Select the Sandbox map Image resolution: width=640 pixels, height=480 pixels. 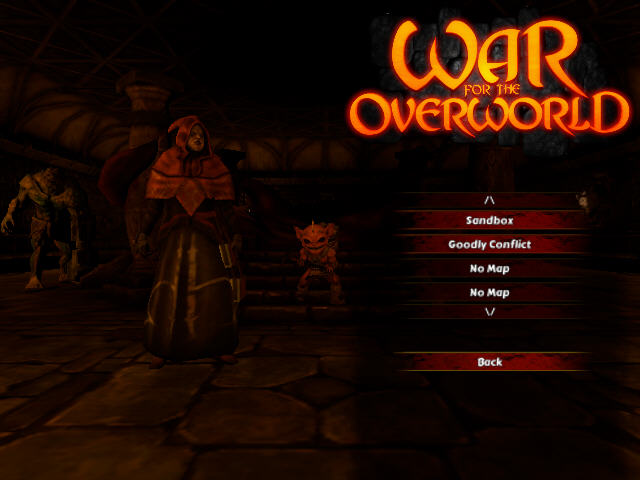489,220
